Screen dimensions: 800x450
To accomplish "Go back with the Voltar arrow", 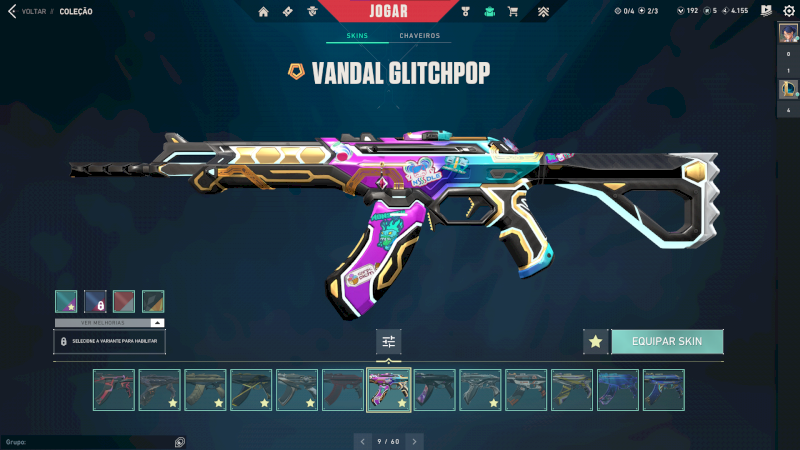I will pos(12,12).
